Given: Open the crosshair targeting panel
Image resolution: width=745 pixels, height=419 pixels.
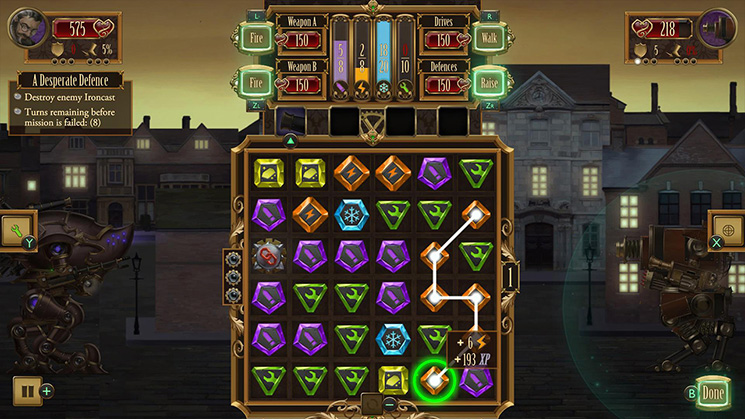Looking at the screenshot, I should pos(727,230).
